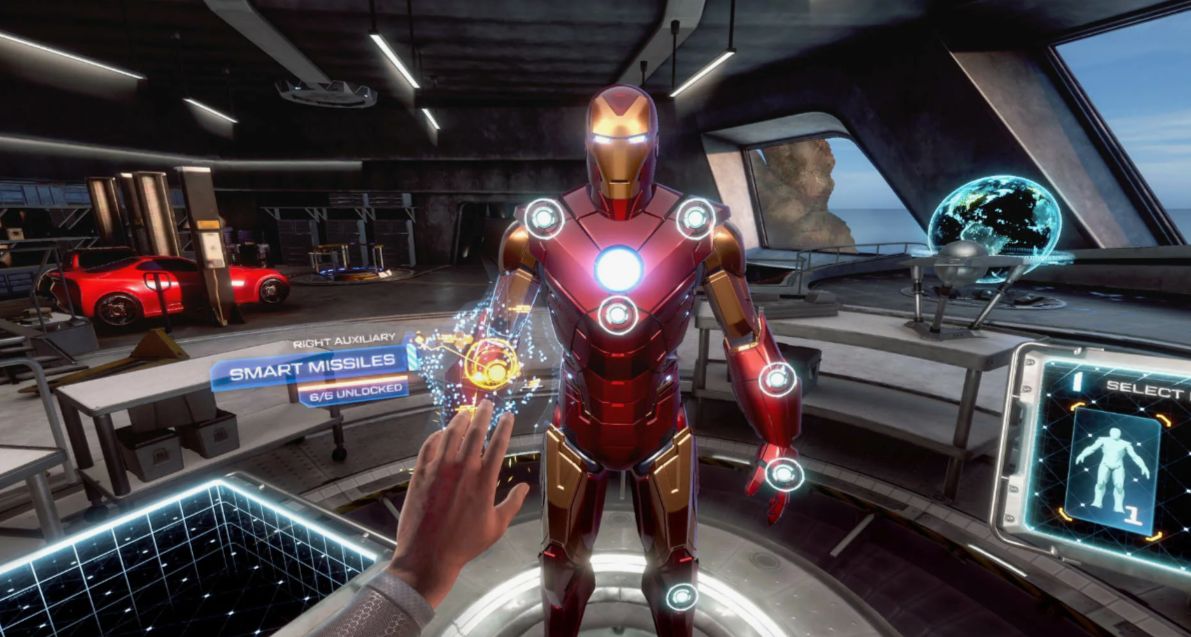The width and height of the screenshot is (1191, 637).
Task: Select the highlighted Right Auxiliary weapon node
Action: click(490, 361)
